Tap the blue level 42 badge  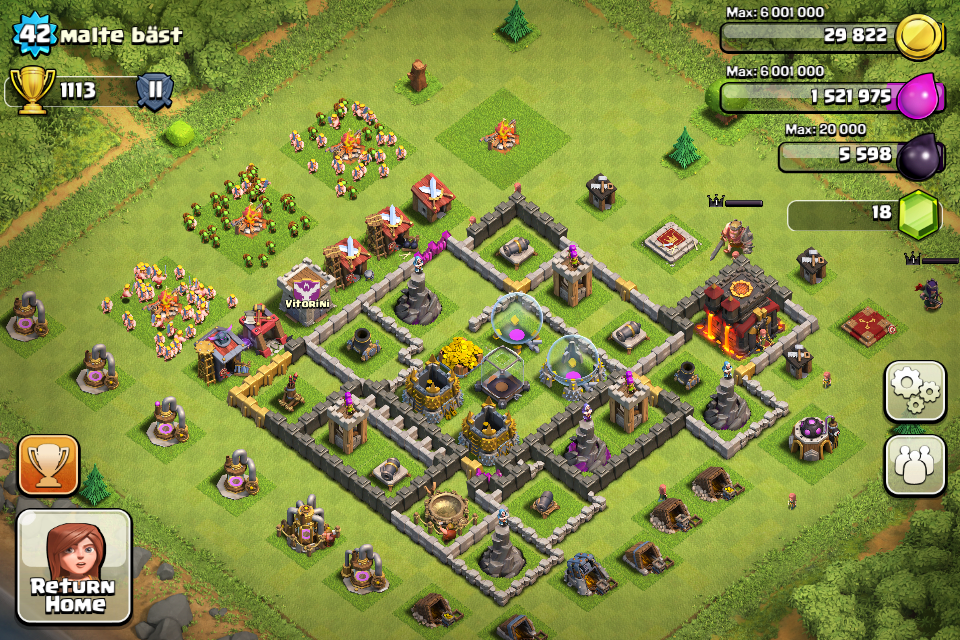pos(33,34)
